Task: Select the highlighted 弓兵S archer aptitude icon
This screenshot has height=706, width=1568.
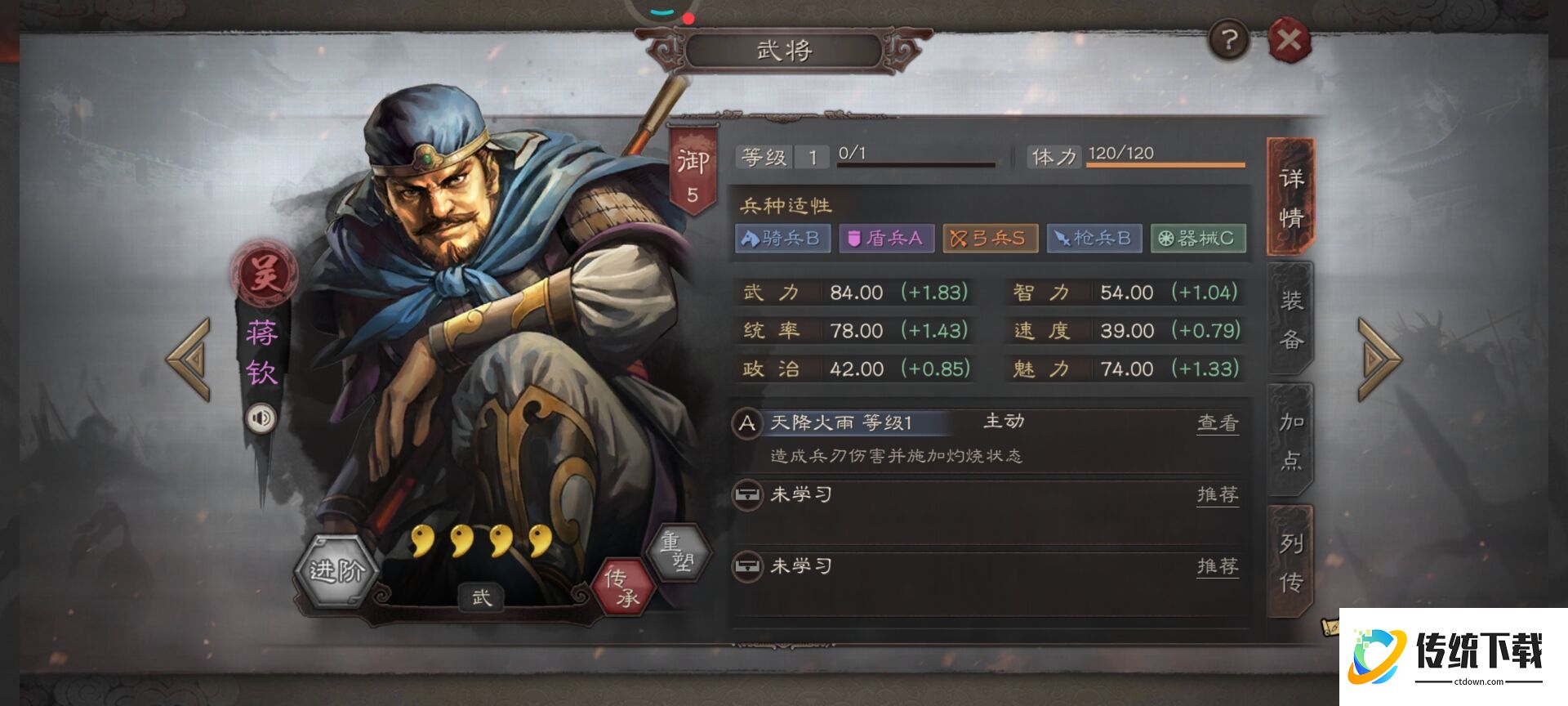Action: [991, 238]
